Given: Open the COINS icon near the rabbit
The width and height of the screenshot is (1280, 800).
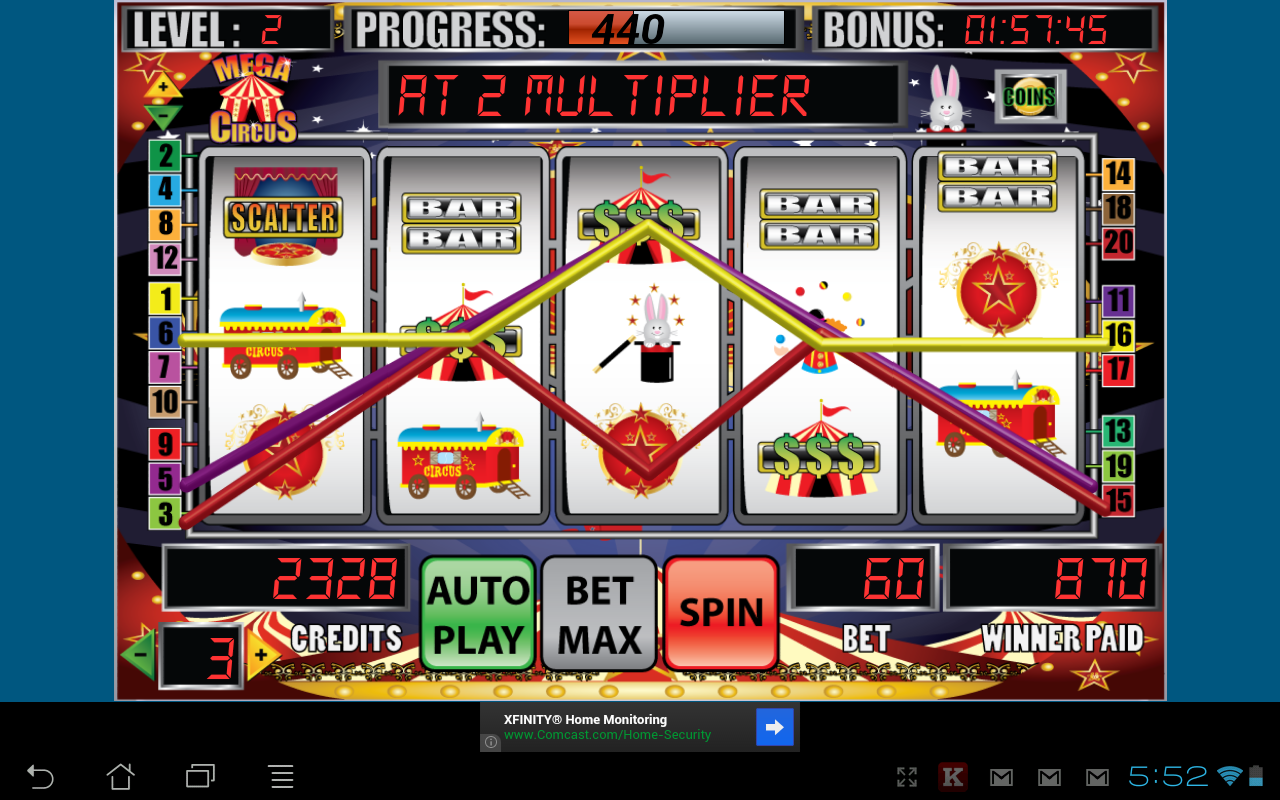Looking at the screenshot, I should click(x=1027, y=97).
